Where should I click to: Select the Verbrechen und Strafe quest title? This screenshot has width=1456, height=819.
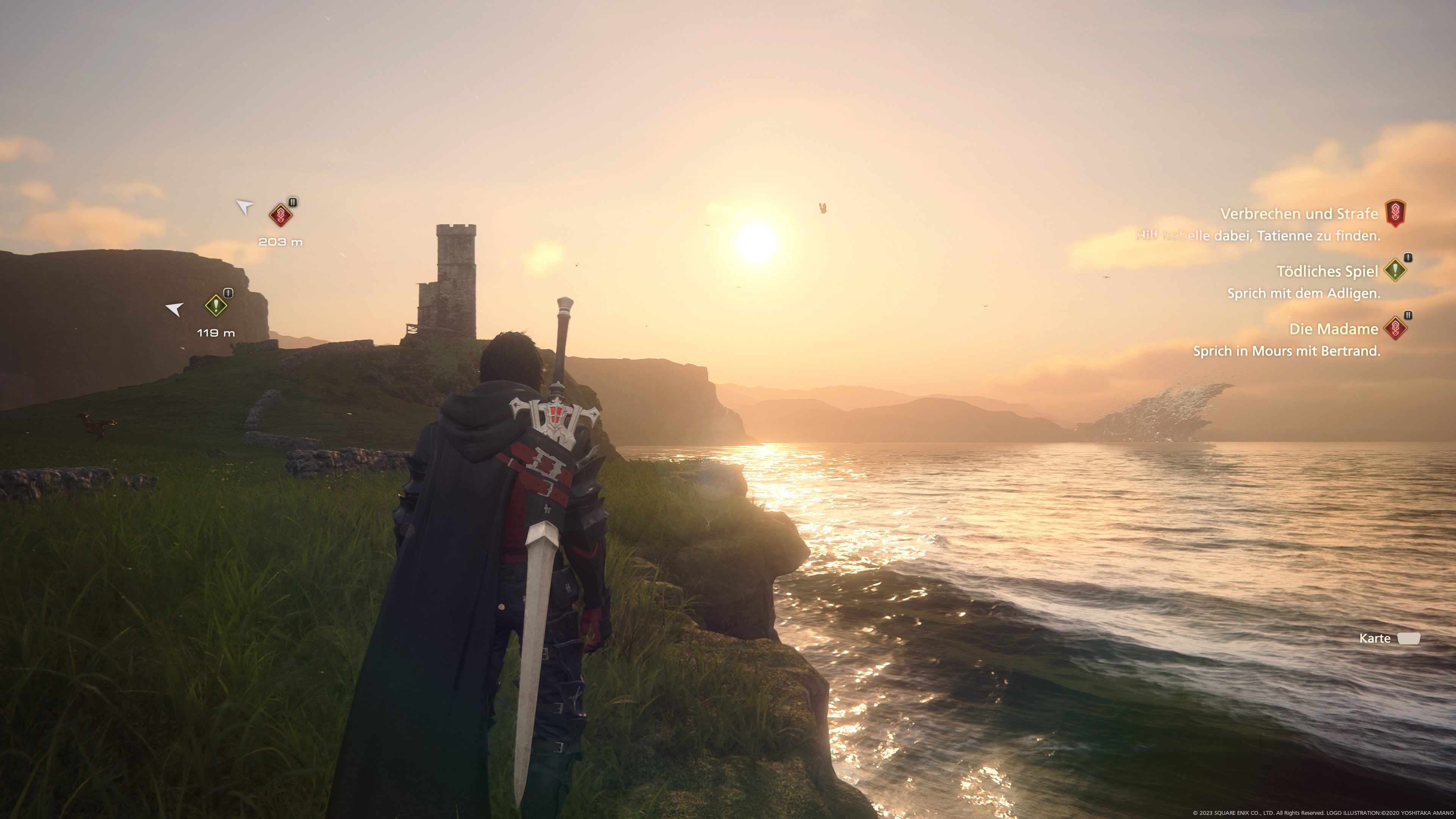point(1300,213)
